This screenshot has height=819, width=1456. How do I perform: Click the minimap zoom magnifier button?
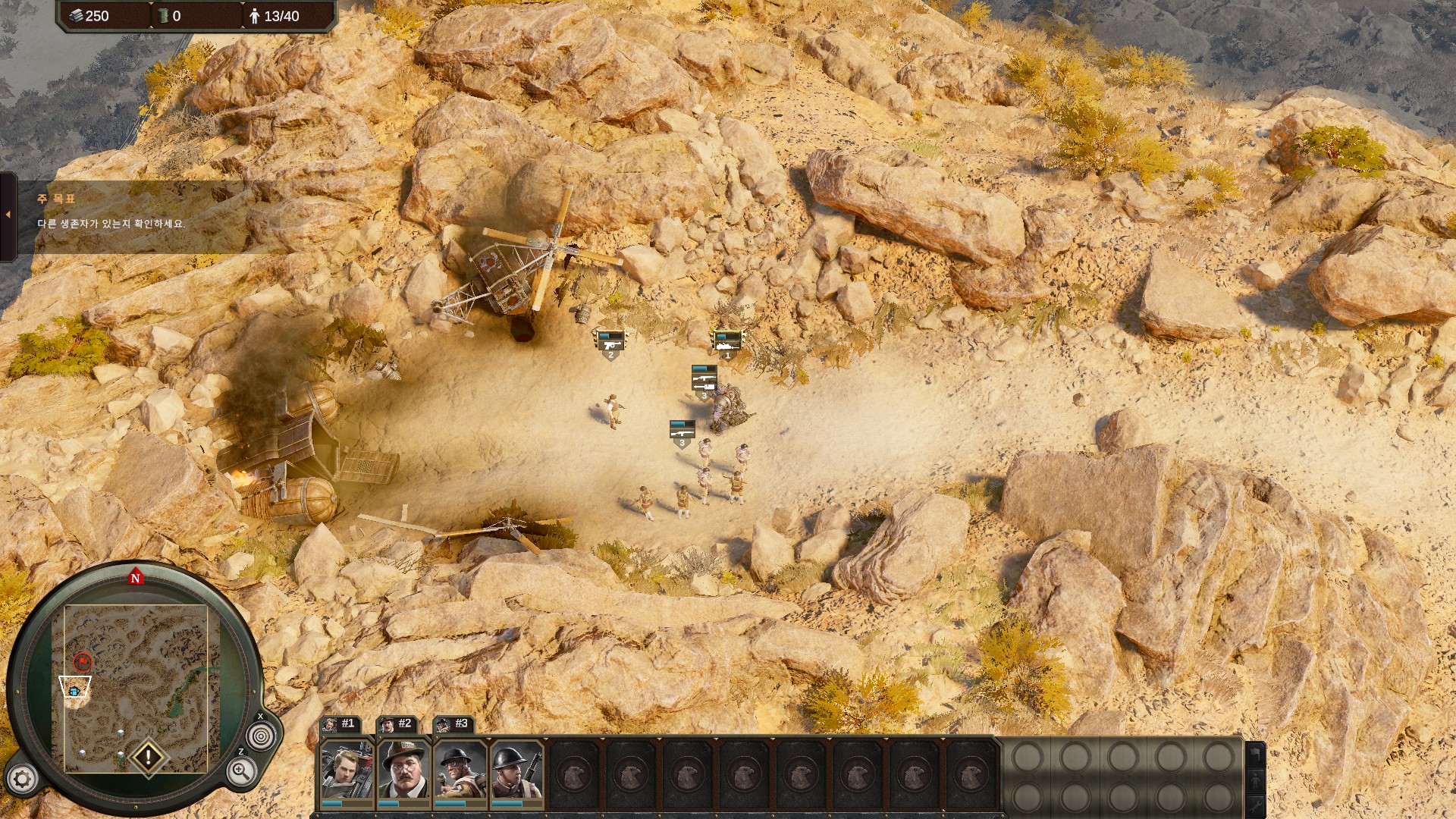coord(240,772)
